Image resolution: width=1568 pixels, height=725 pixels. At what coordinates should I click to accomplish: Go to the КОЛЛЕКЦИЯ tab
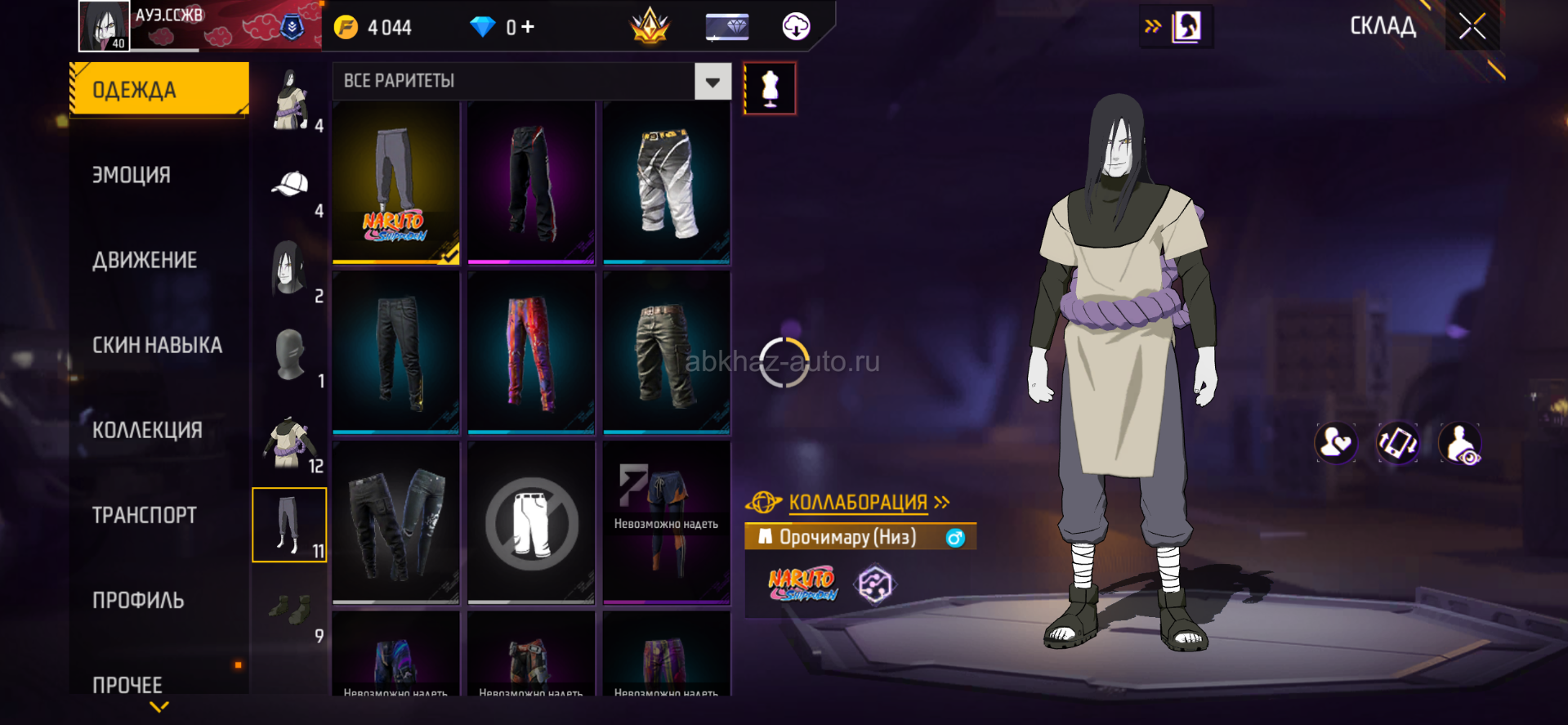[147, 430]
